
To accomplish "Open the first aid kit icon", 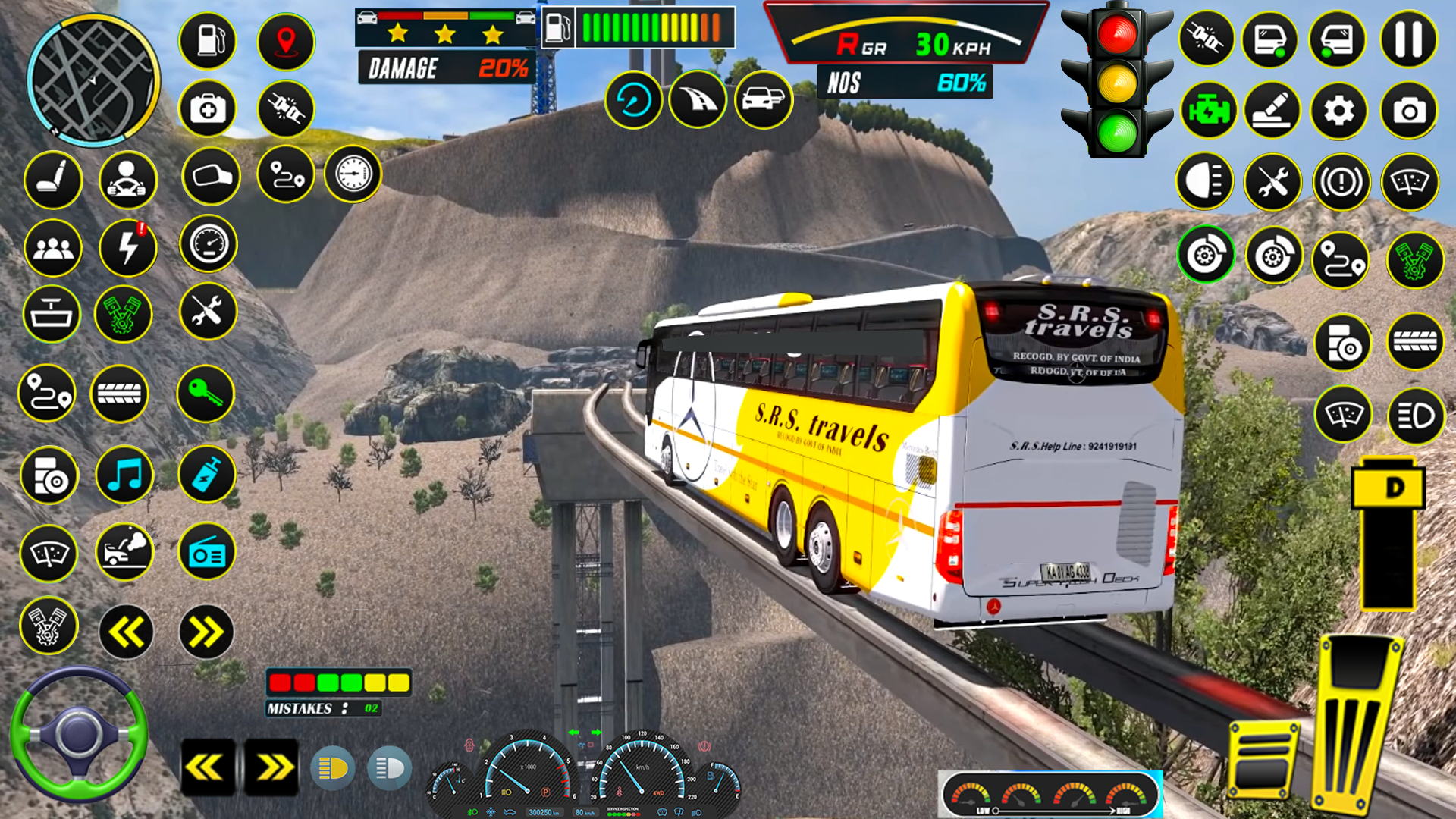I will point(208,110).
